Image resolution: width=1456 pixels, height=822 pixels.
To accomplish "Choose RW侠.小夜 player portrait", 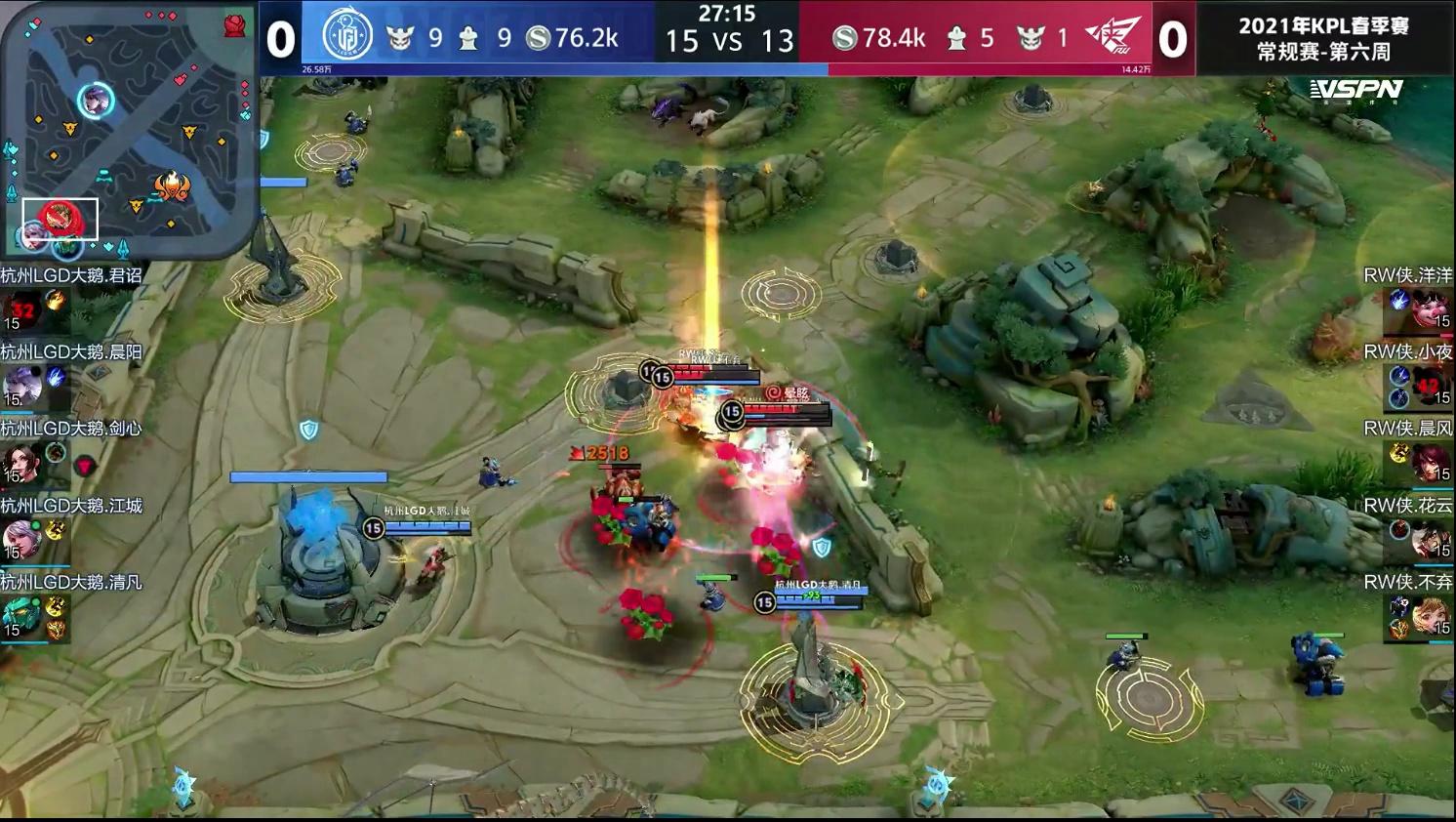I will click(1429, 386).
